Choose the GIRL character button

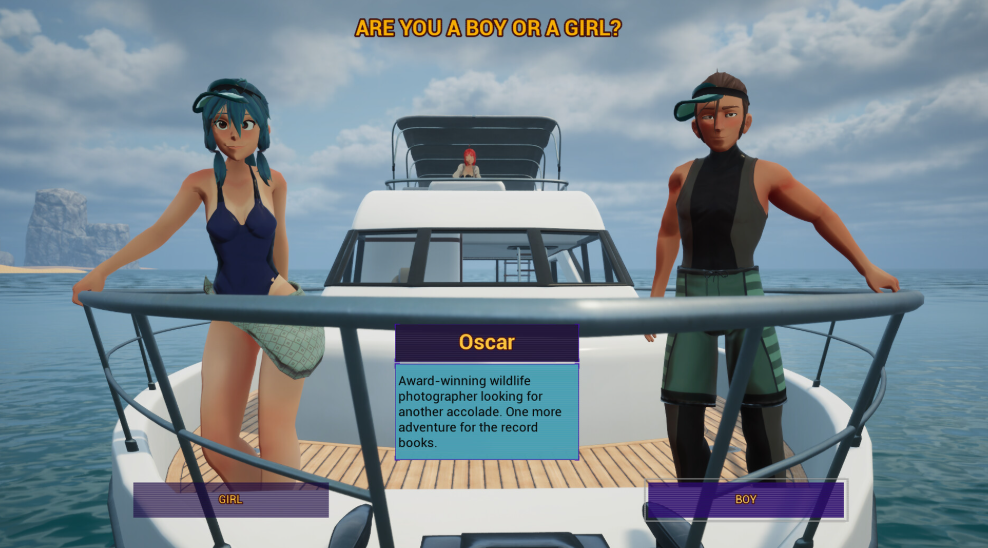(x=230, y=499)
